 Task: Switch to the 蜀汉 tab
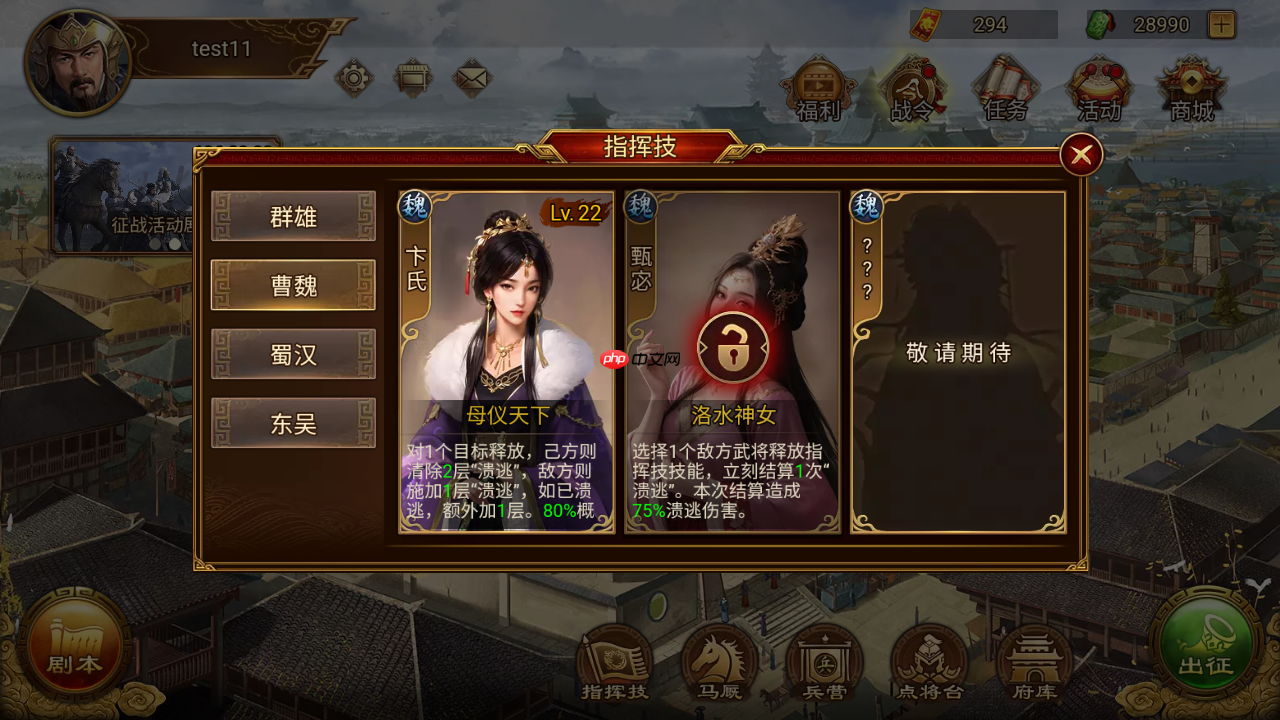pos(293,355)
